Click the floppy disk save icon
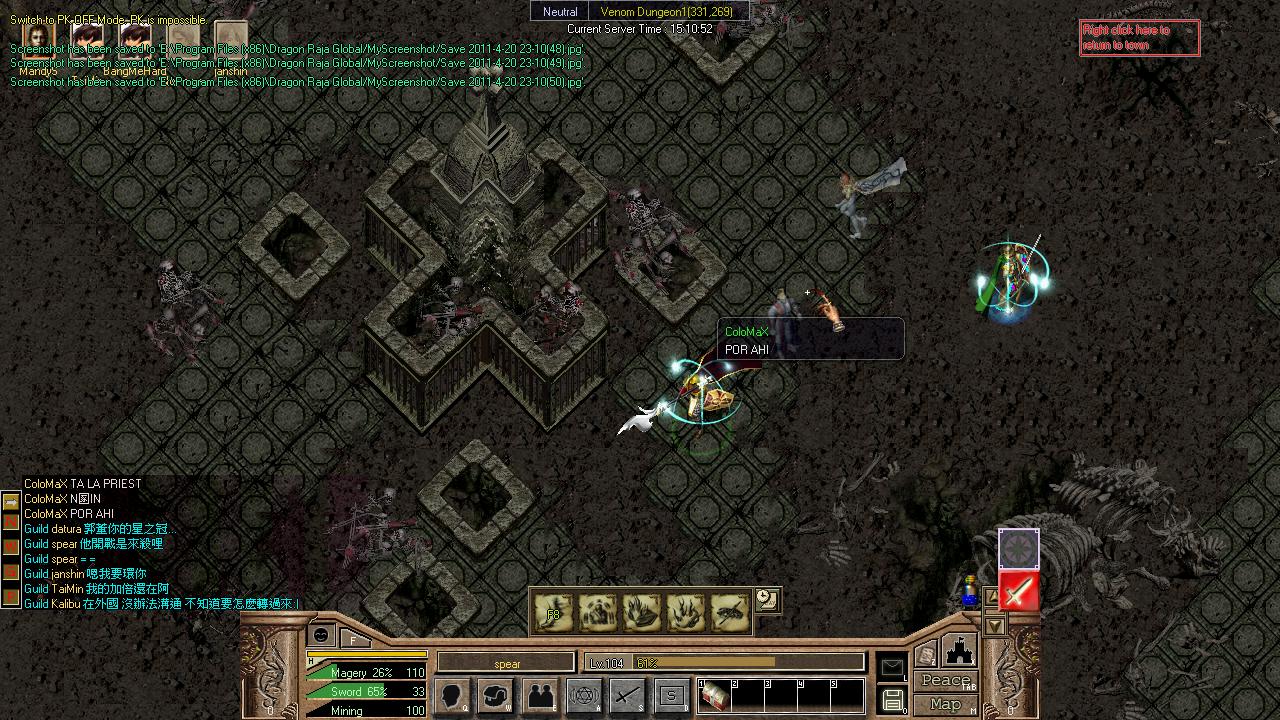 [891, 700]
